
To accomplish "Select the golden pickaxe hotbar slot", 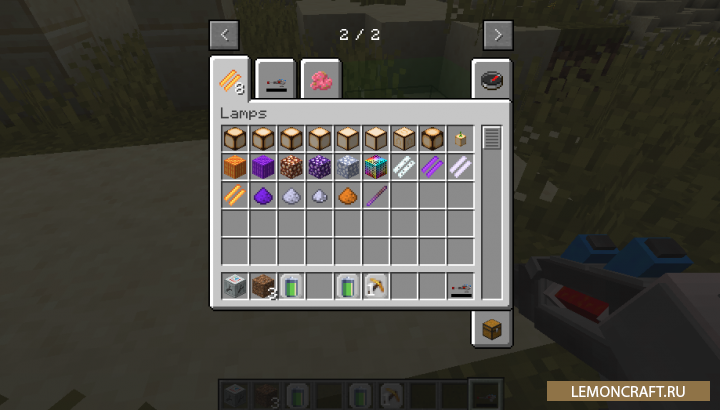I will tap(376, 287).
